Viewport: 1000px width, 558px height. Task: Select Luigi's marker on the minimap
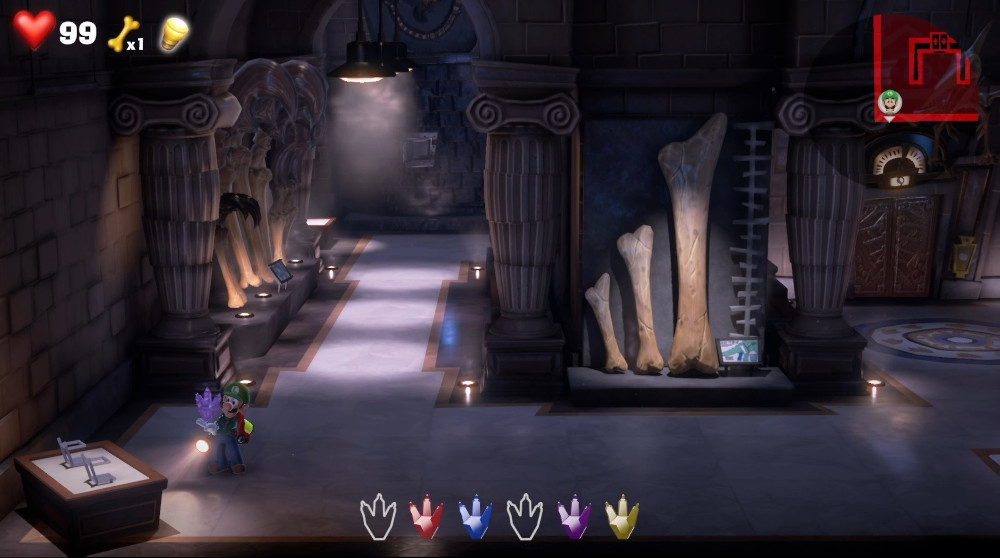(x=889, y=101)
